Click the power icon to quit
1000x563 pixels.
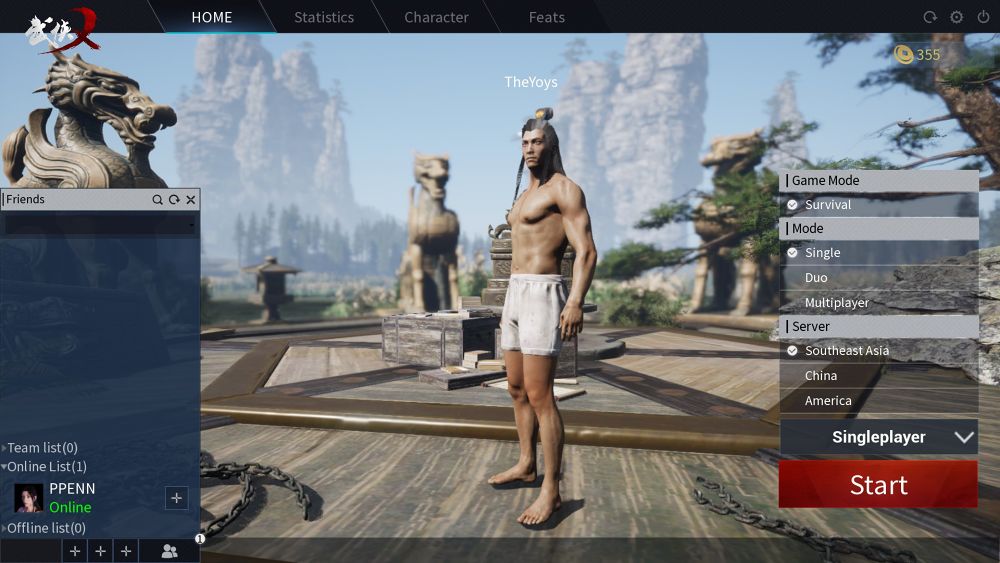point(981,17)
